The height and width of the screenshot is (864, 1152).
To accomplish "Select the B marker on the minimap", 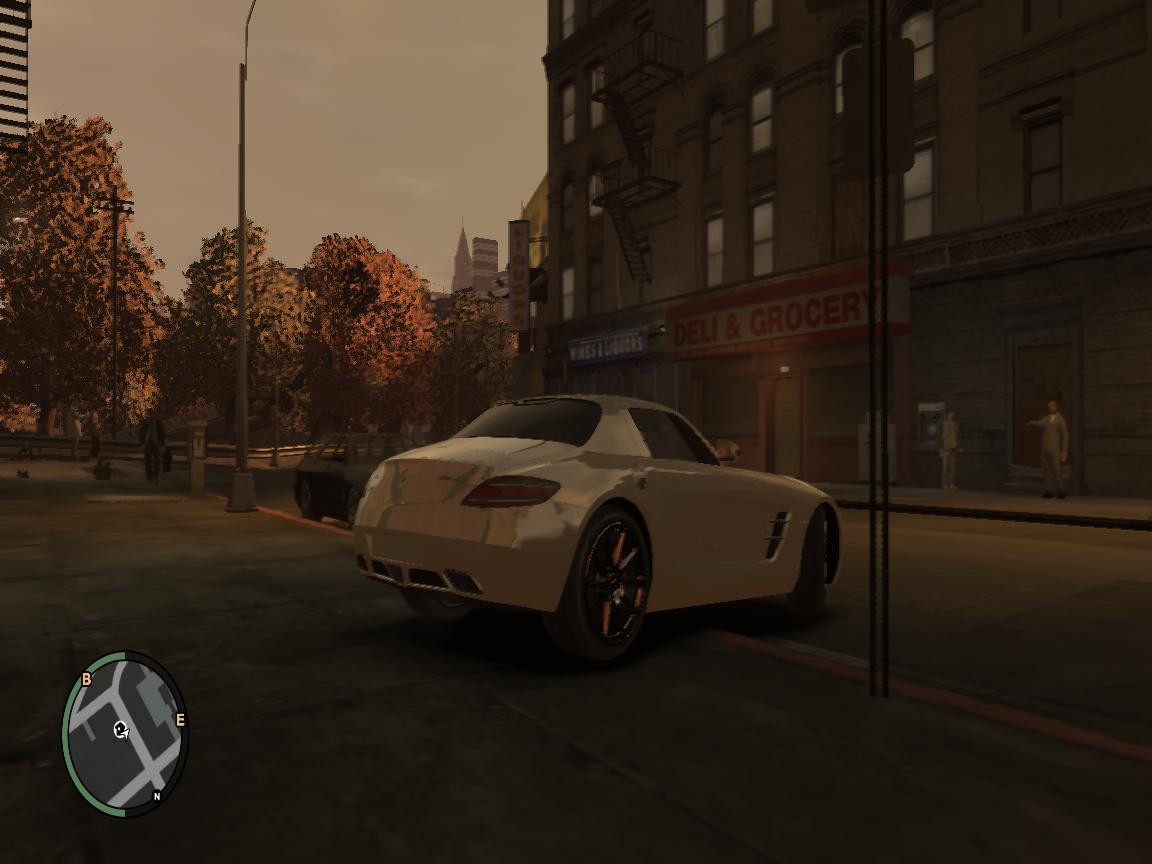I will click(86, 679).
